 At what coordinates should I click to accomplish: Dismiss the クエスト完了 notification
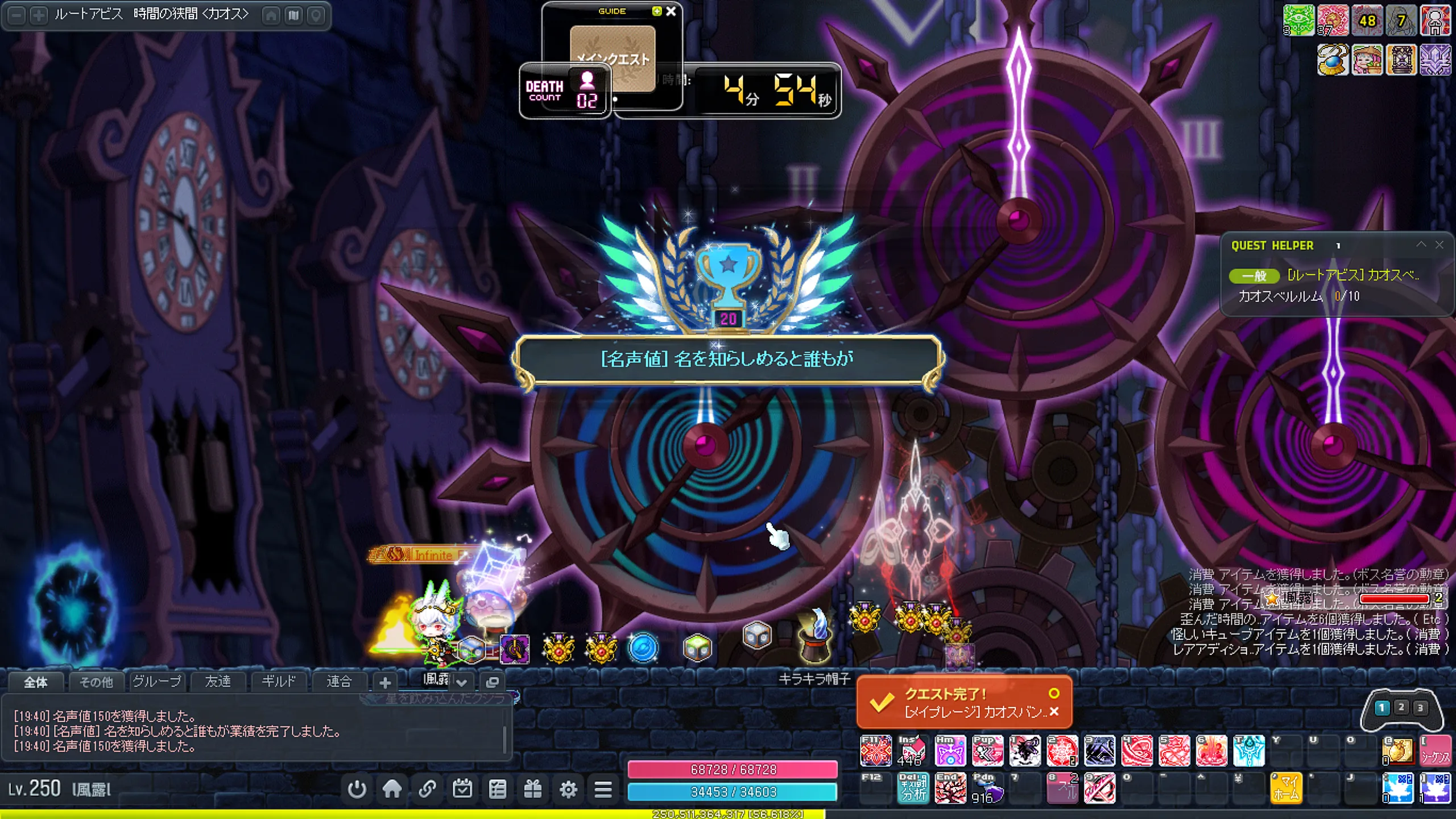[x=1054, y=712]
